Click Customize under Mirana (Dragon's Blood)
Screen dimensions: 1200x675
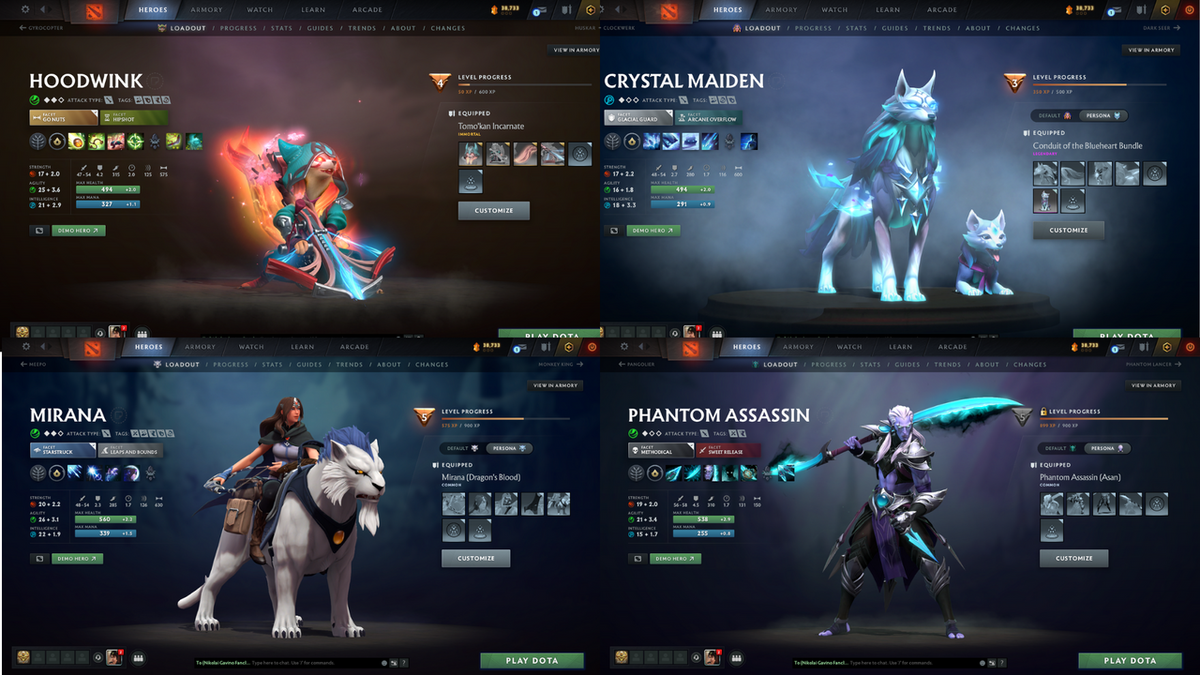pos(475,558)
